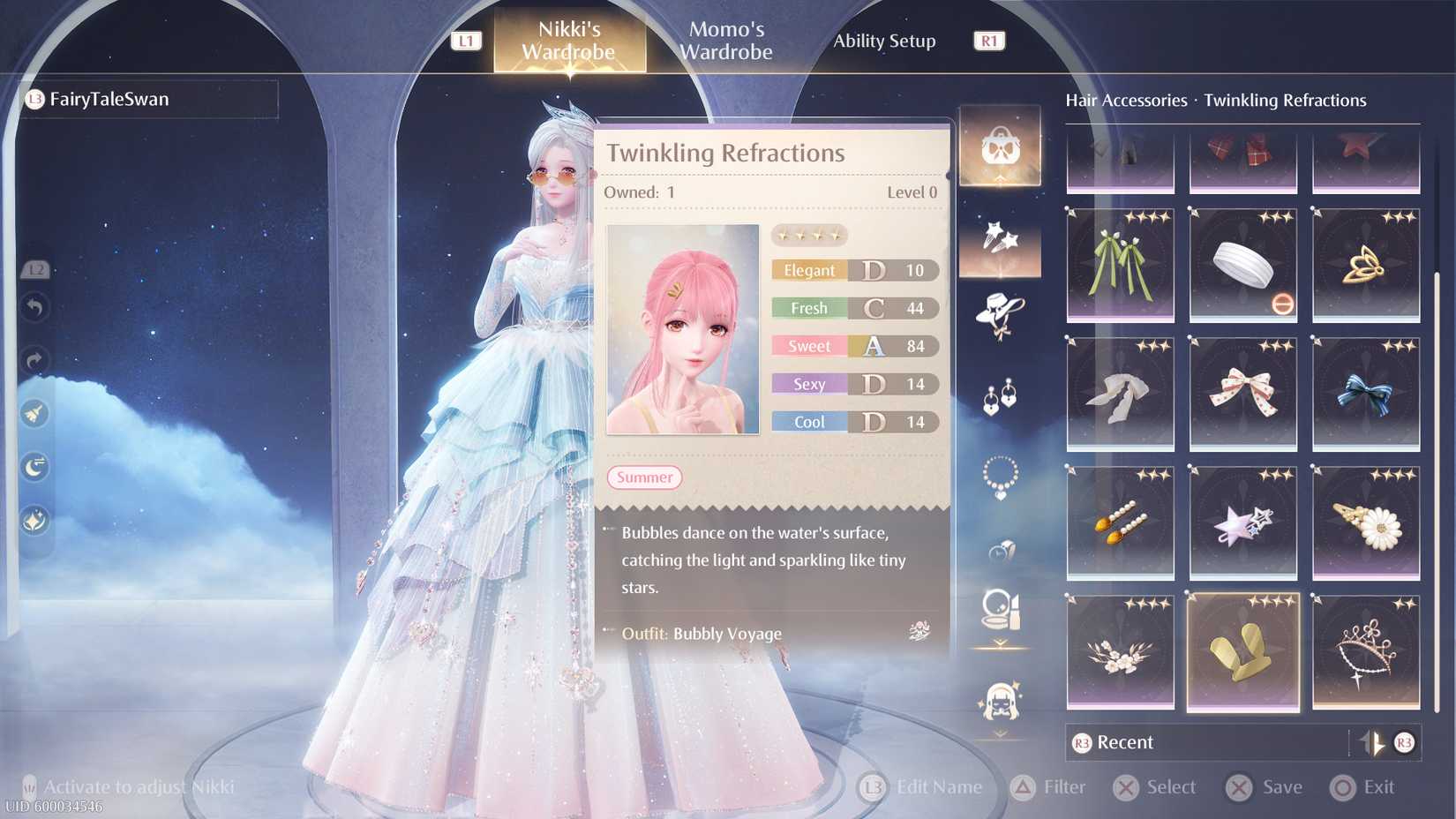
Task: Click the Summer tag on the item card
Action: [x=644, y=477]
